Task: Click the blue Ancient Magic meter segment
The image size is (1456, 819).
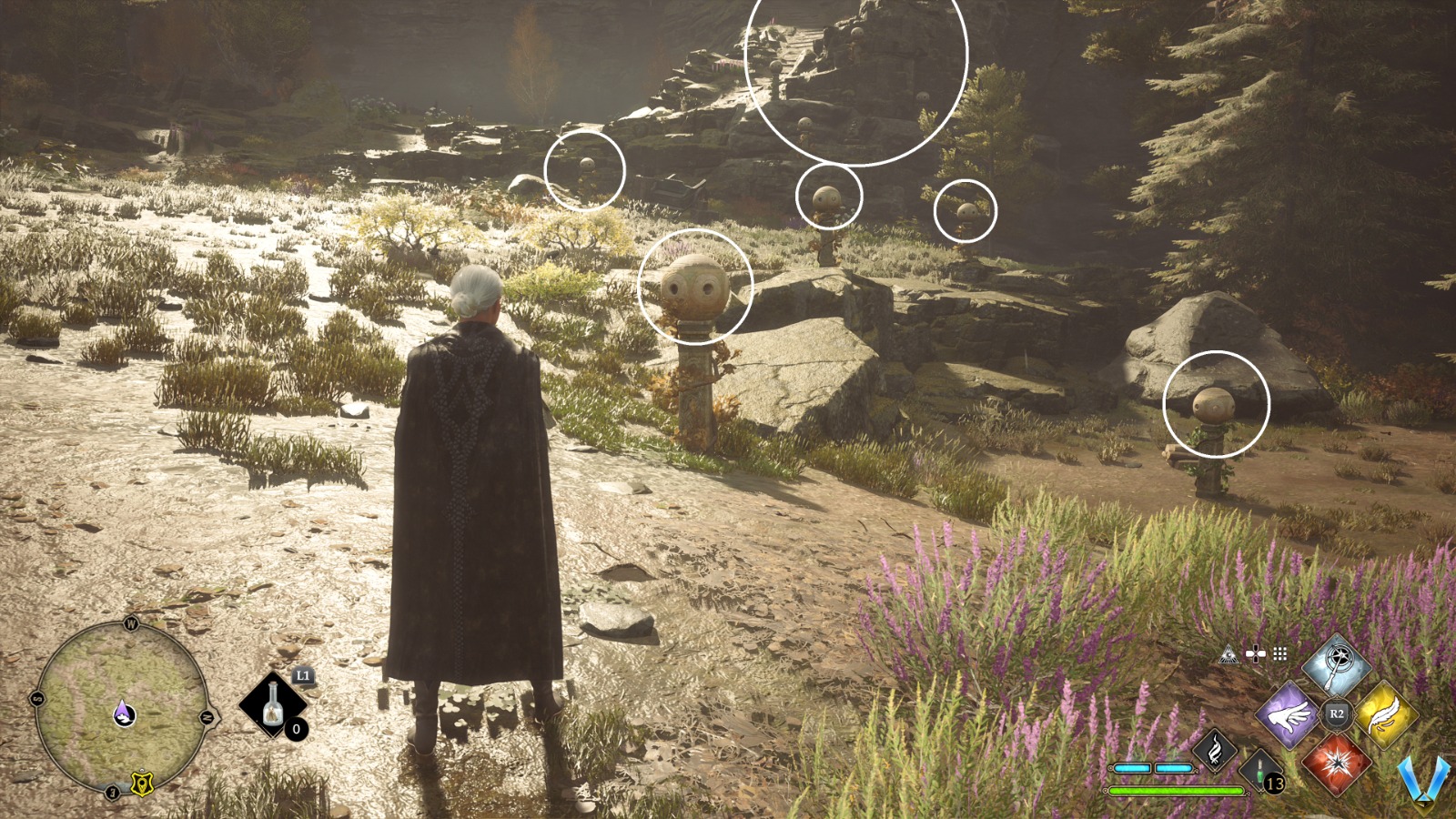Action: tap(1132, 768)
